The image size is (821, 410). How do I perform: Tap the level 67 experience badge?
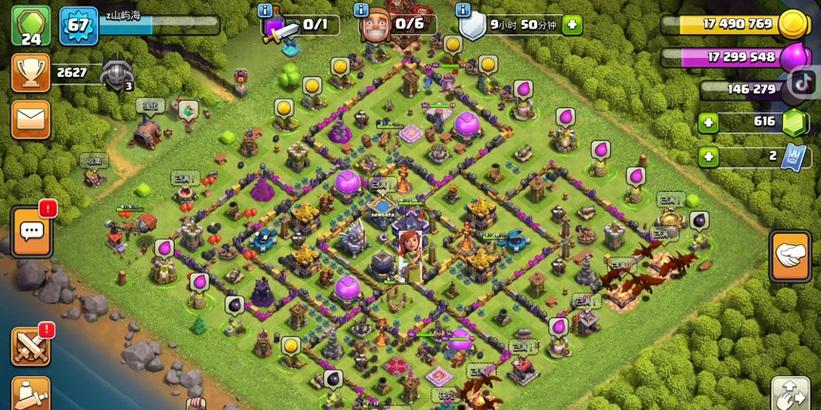tap(78, 24)
